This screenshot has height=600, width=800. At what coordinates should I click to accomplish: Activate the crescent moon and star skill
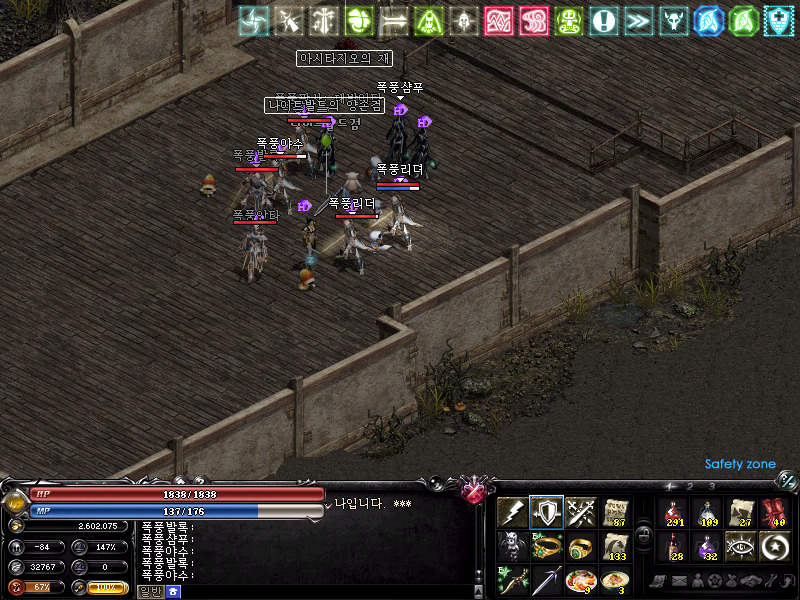pos(774,546)
